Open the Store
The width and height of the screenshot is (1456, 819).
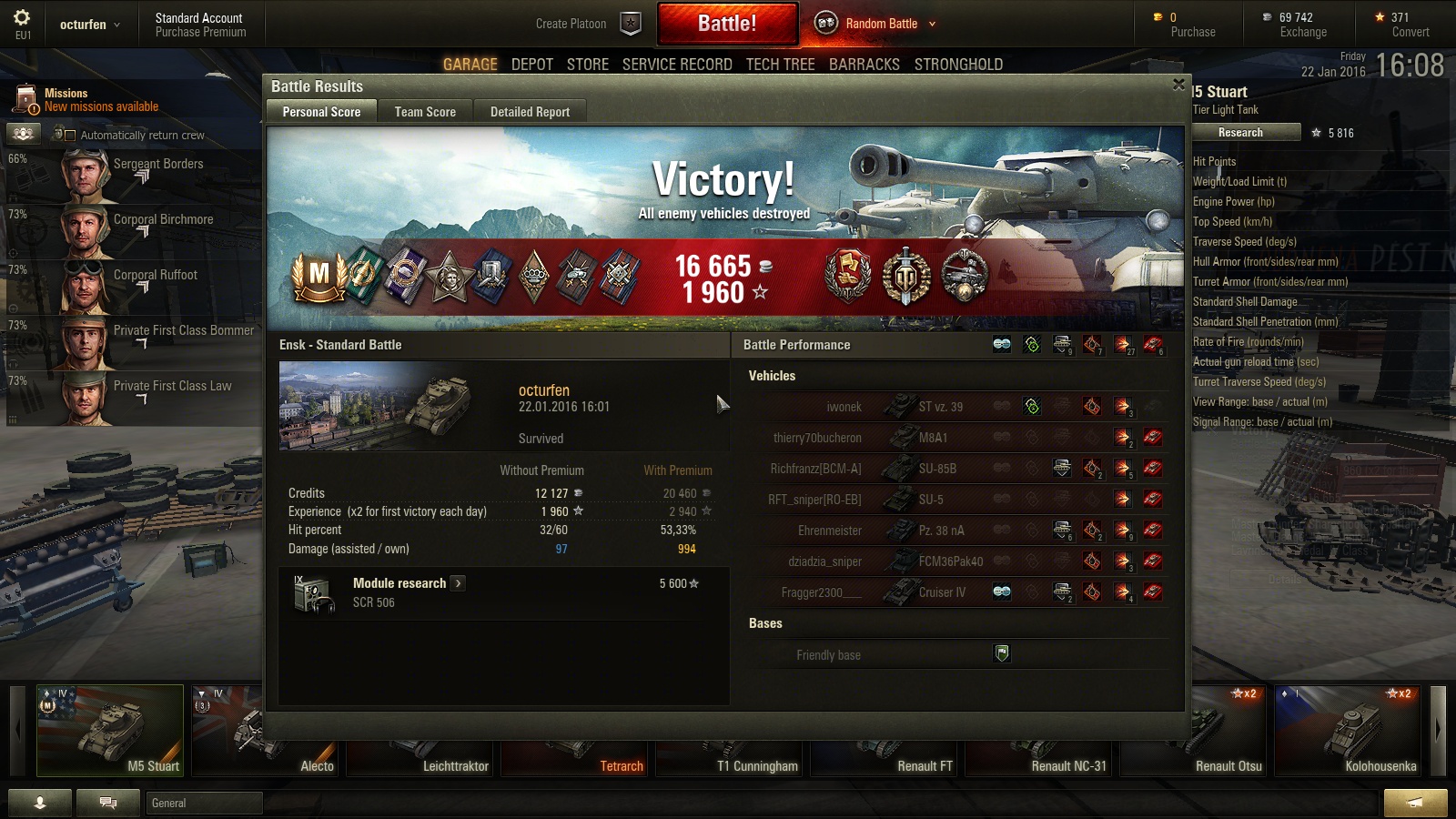click(588, 65)
